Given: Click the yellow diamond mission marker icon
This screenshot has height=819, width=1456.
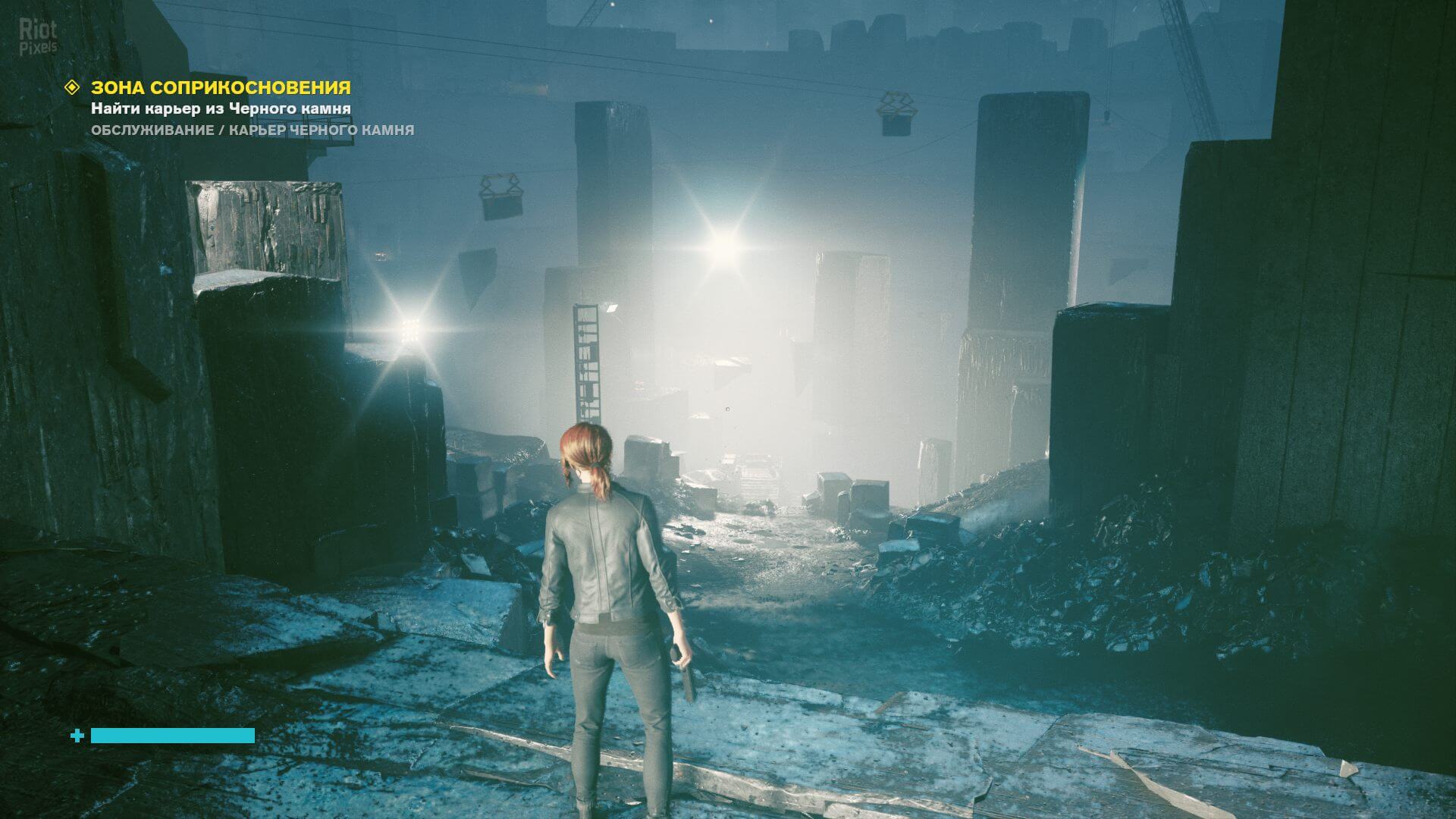Looking at the screenshot, I should click(x=73, y=87).
